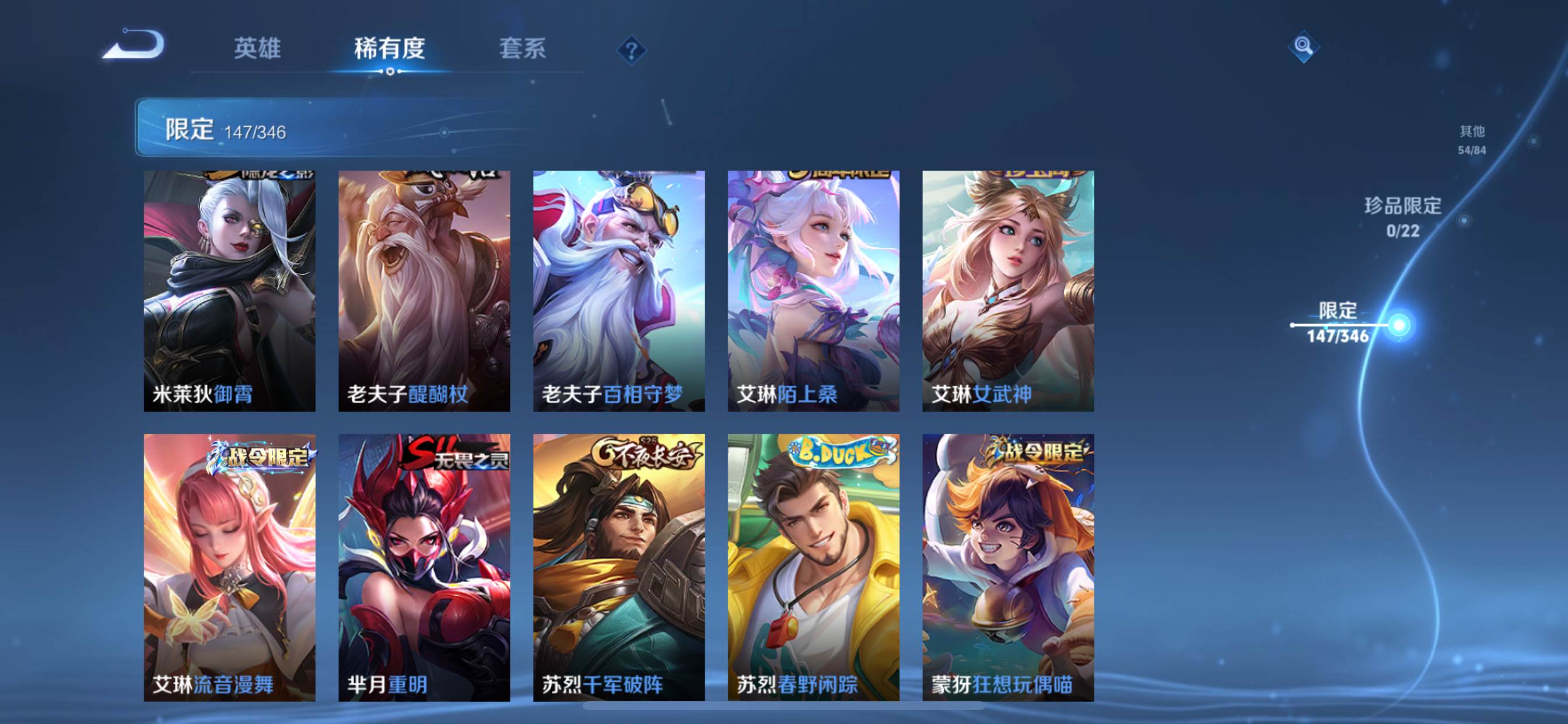Choose the 老夫子 百相守梦 skin

coord(619,291)
